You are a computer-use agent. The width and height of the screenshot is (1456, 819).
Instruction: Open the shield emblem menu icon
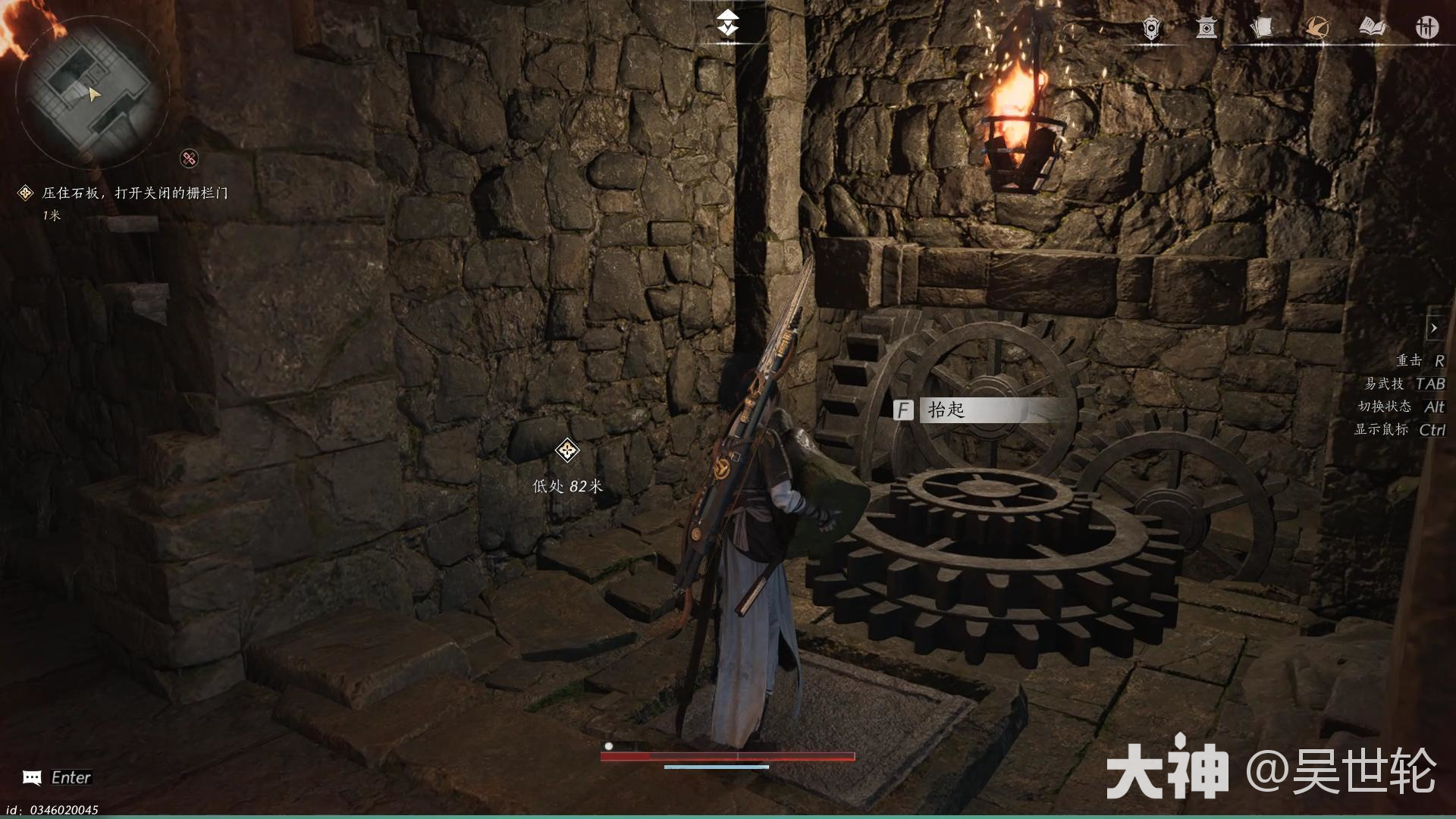click(1151, 29)
